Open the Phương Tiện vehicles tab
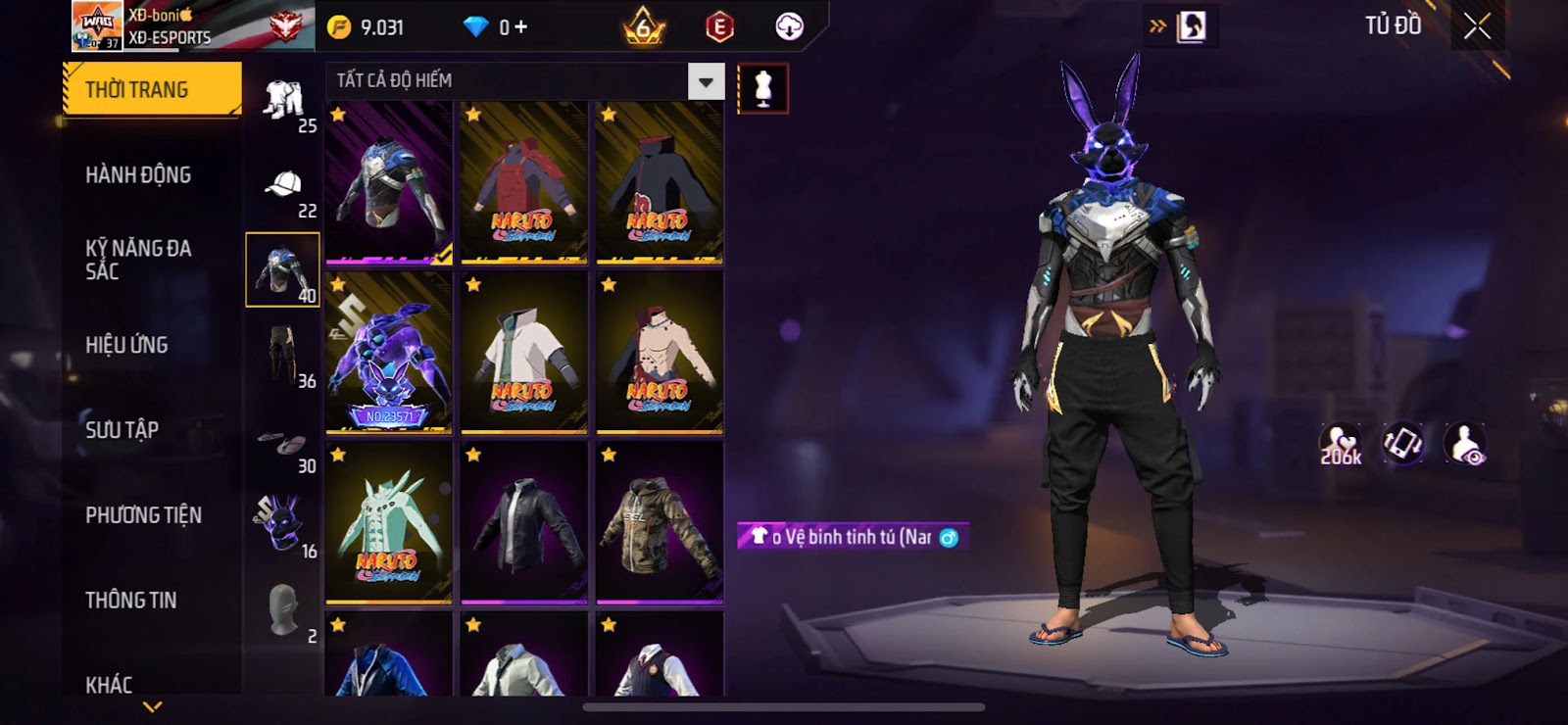The image size is (1568, 725). coord(143,515)
